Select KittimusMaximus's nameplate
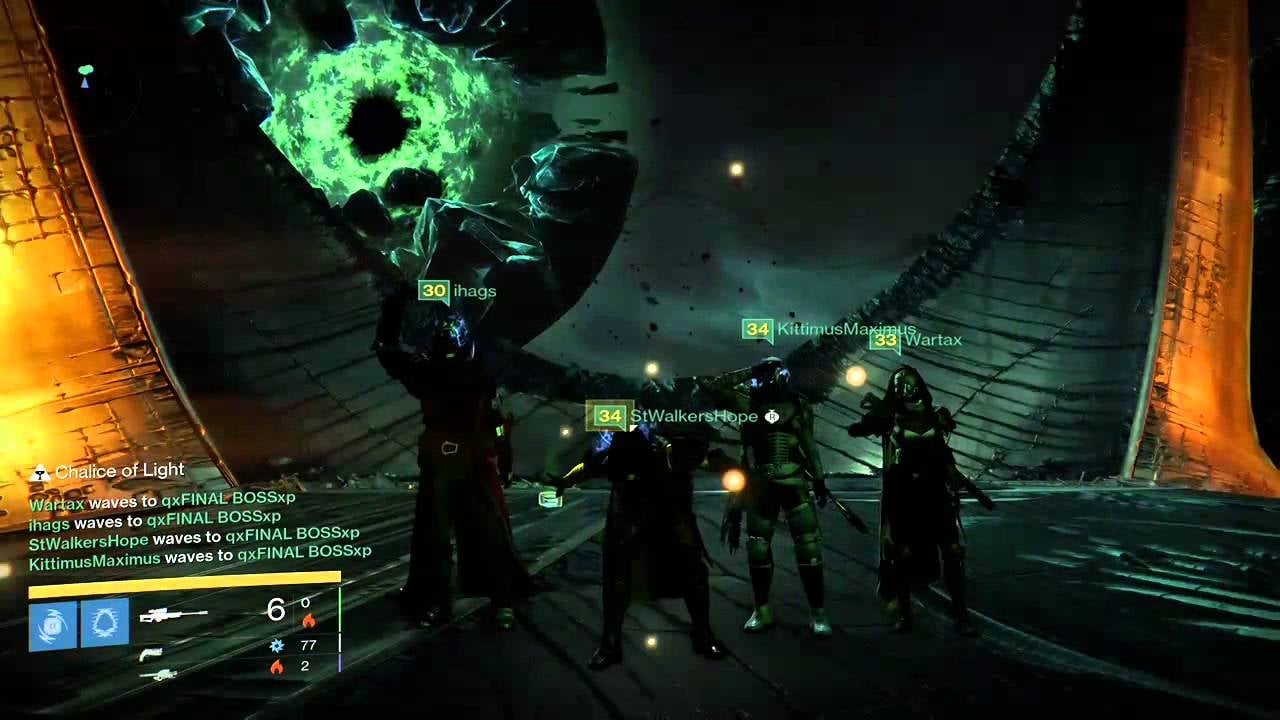The width and height of the screenshot is (1280, 720). pos(829,329)
